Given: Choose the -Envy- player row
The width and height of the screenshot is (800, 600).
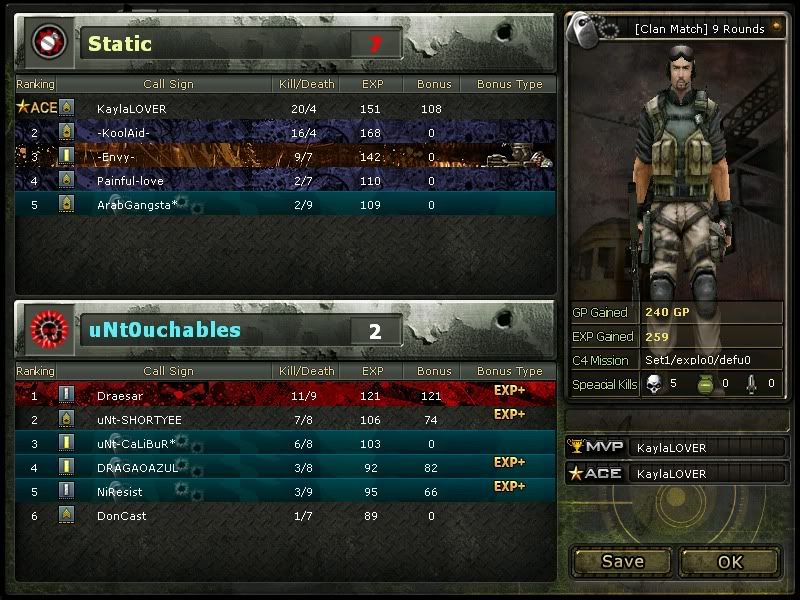Looking at the screenshot, I should [x=285, y=157].
